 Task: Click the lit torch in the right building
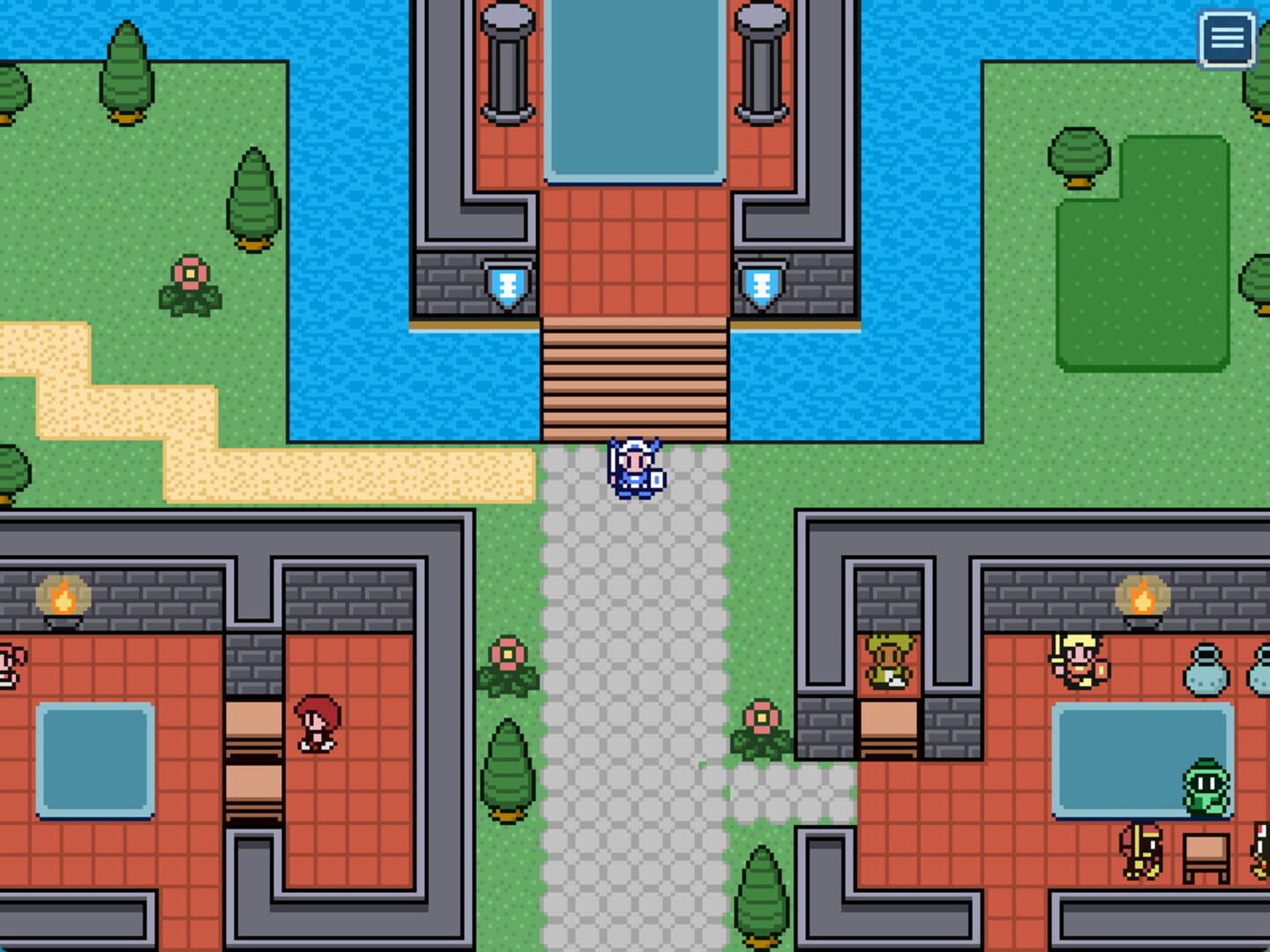(x=1140, y=595)
